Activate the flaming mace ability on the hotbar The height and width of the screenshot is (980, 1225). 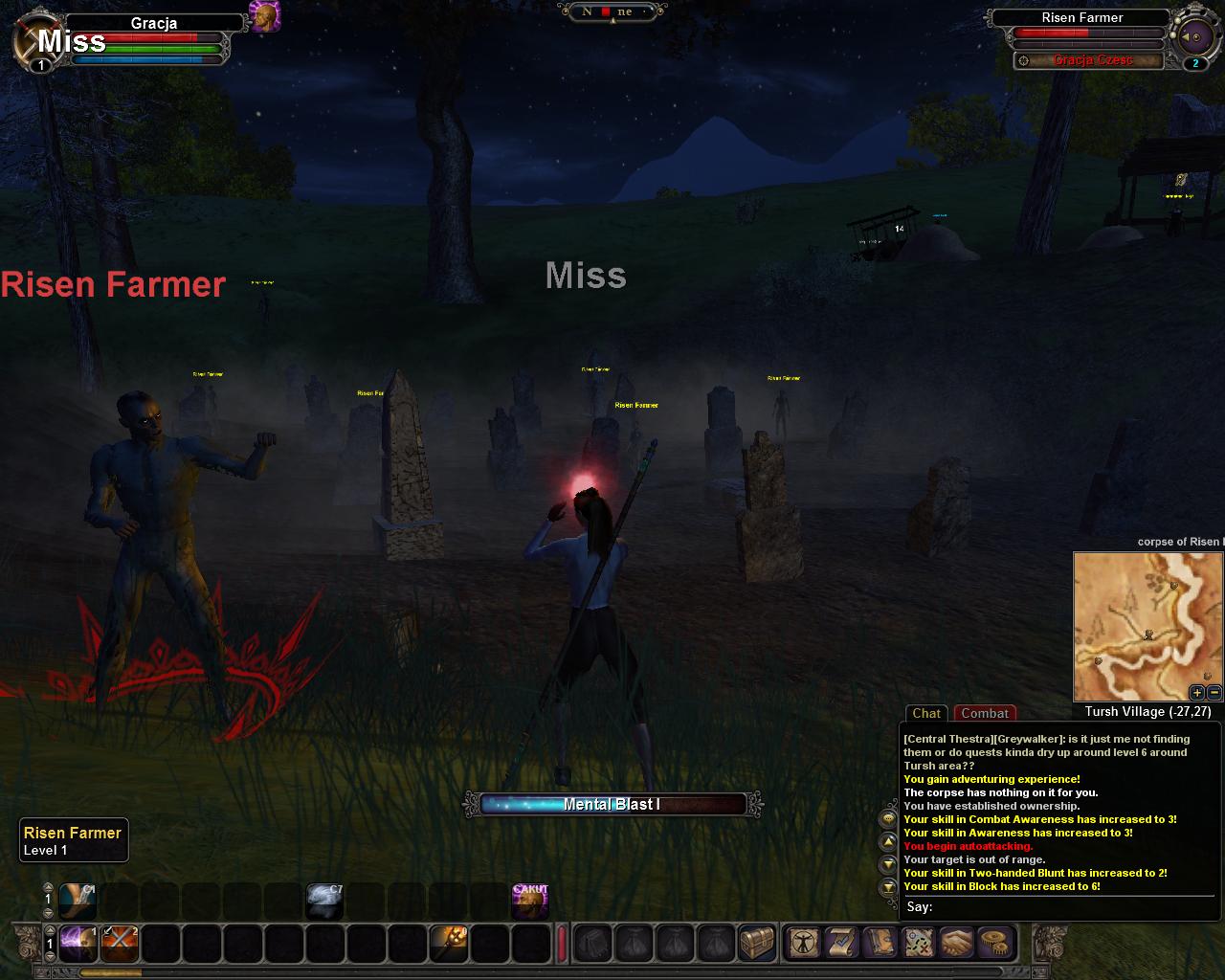(448, 944)
